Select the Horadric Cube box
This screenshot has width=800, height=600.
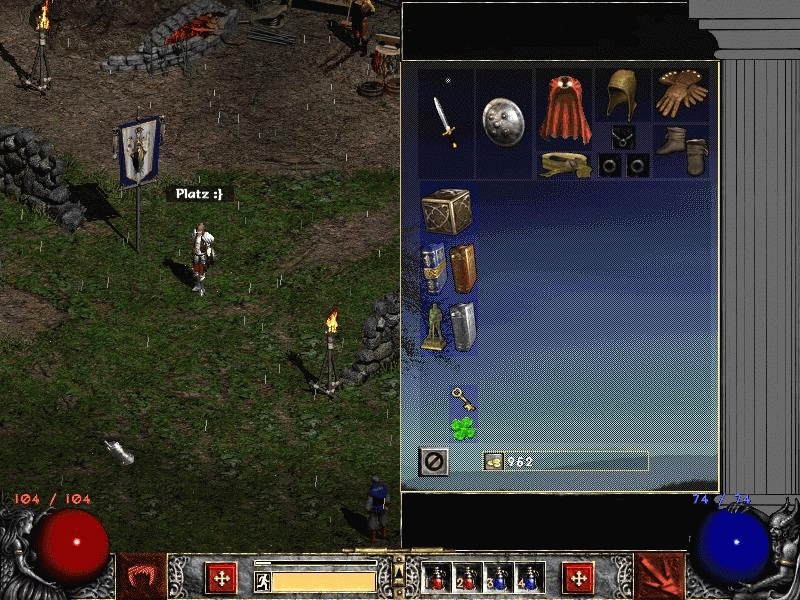click(x=446, y=211)
